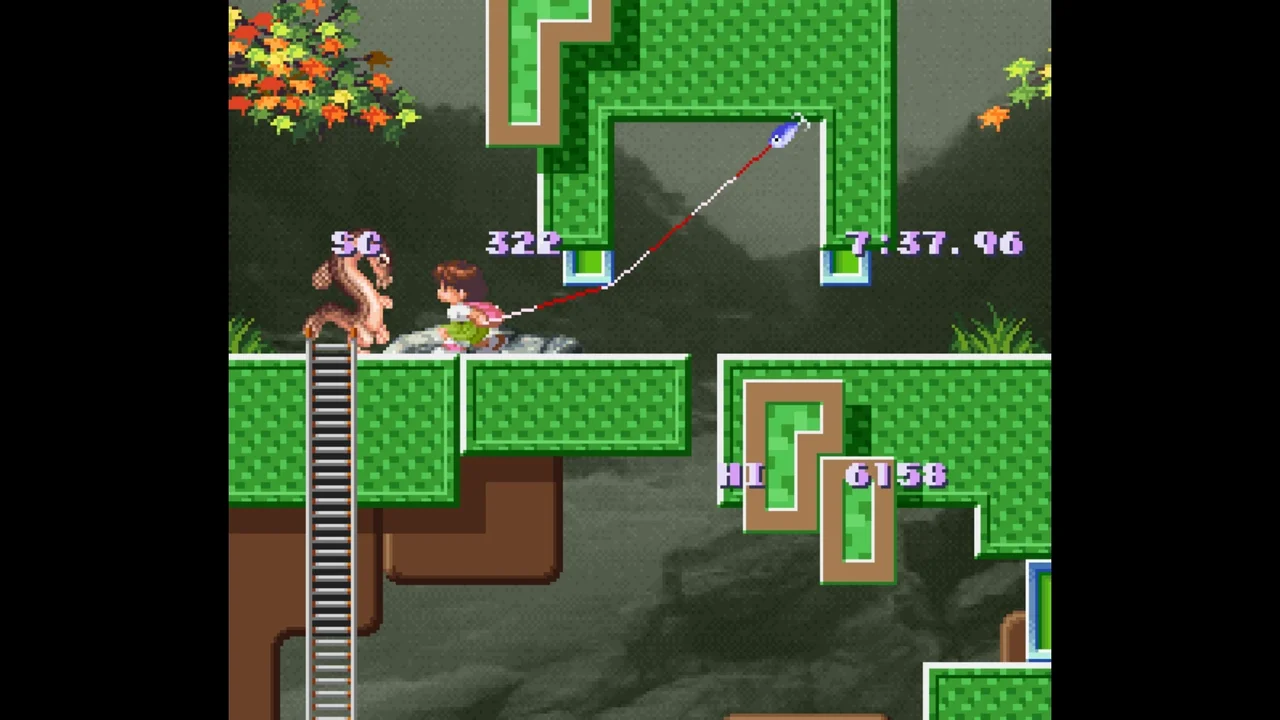Toggle the HI score display
1280x720 pixels.
742,477
